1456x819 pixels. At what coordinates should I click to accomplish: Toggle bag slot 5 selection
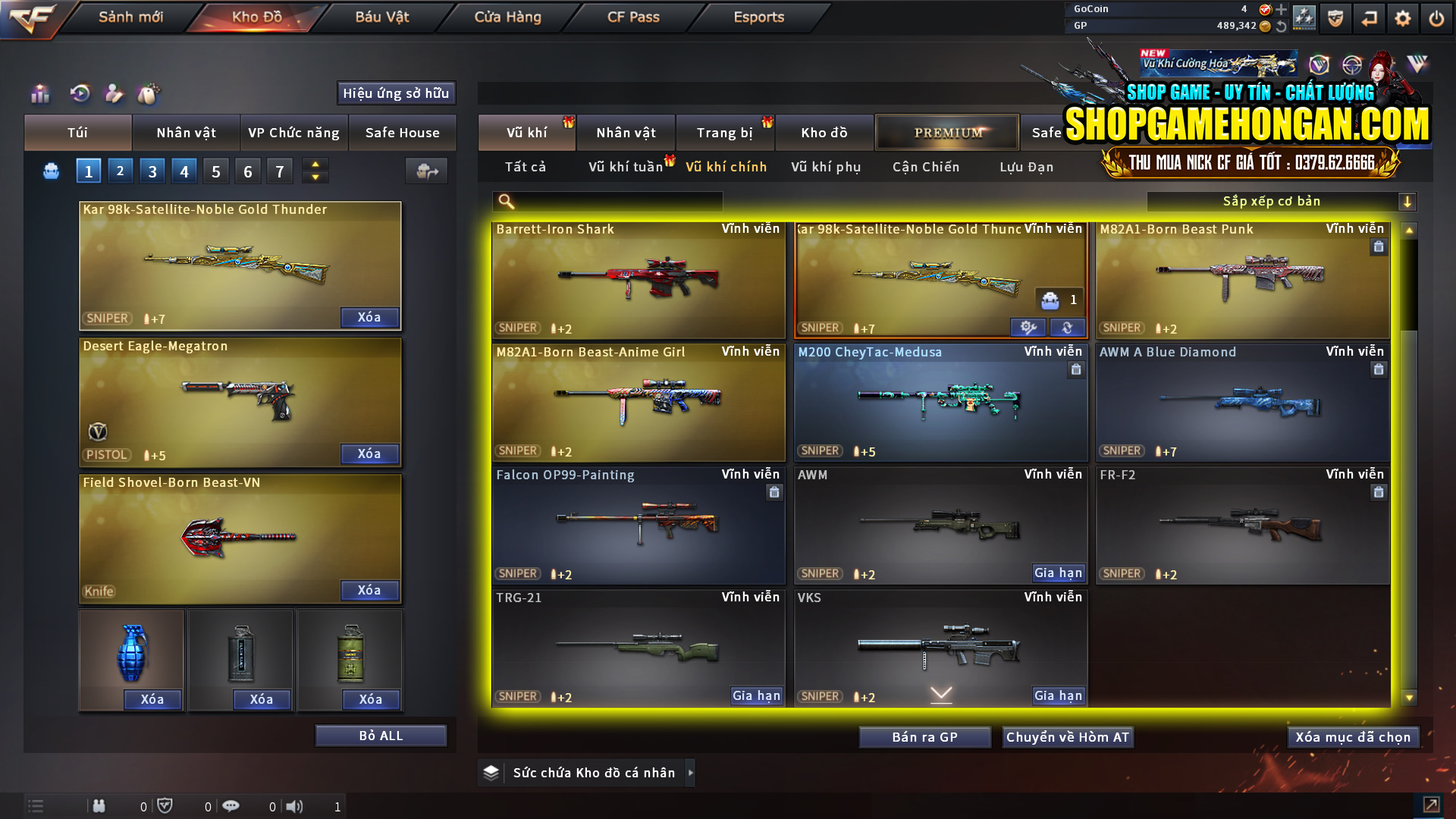215,171
